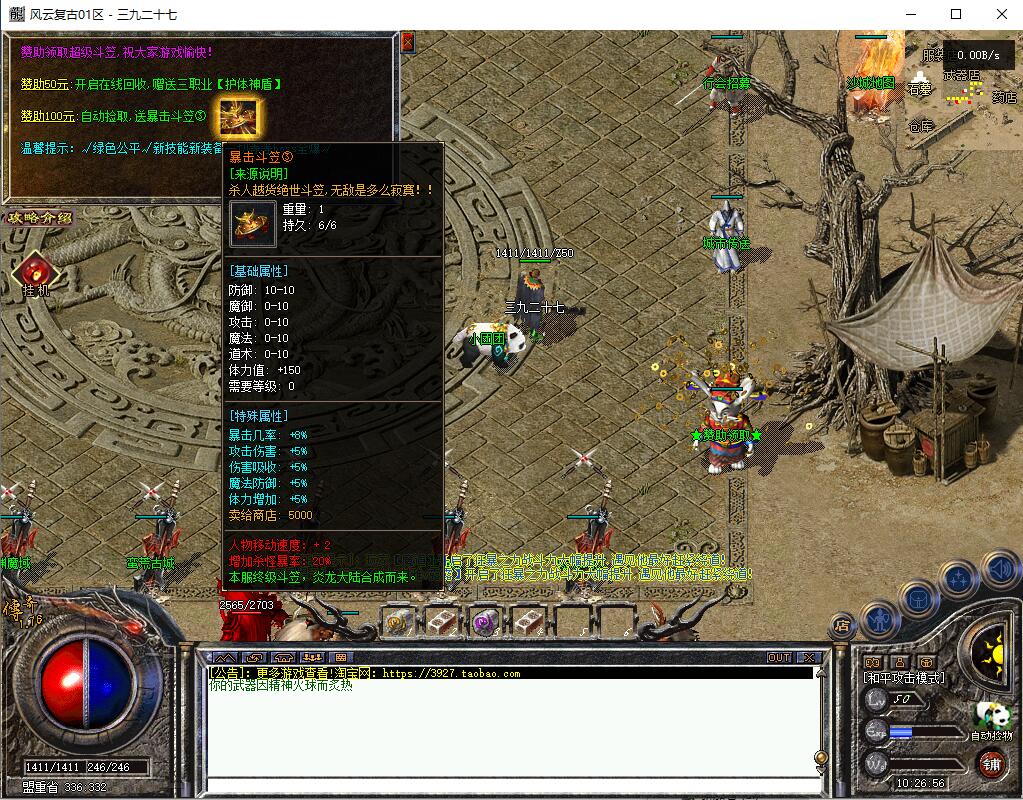Open the bag inventory round button
This screenshot has width=1023, height=800.
click(918, 599)
